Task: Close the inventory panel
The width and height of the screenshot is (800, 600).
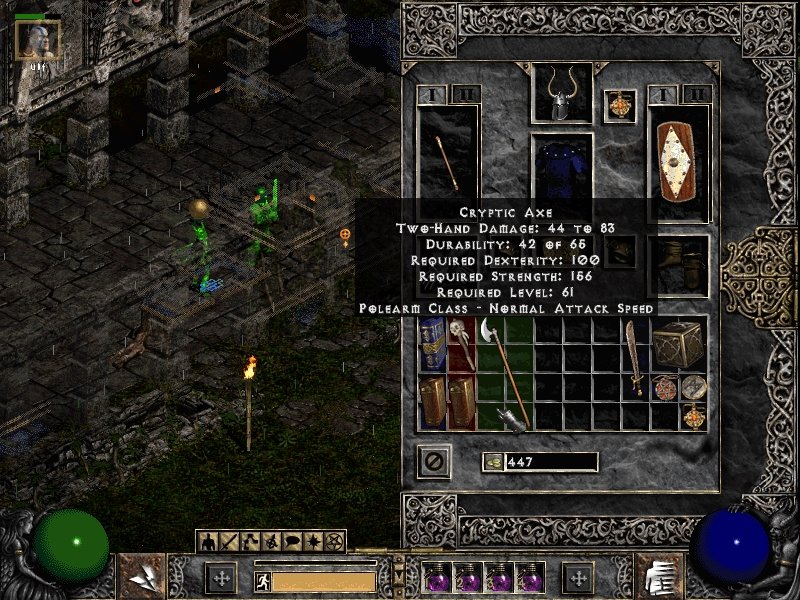Action: [x=434, y=461]
